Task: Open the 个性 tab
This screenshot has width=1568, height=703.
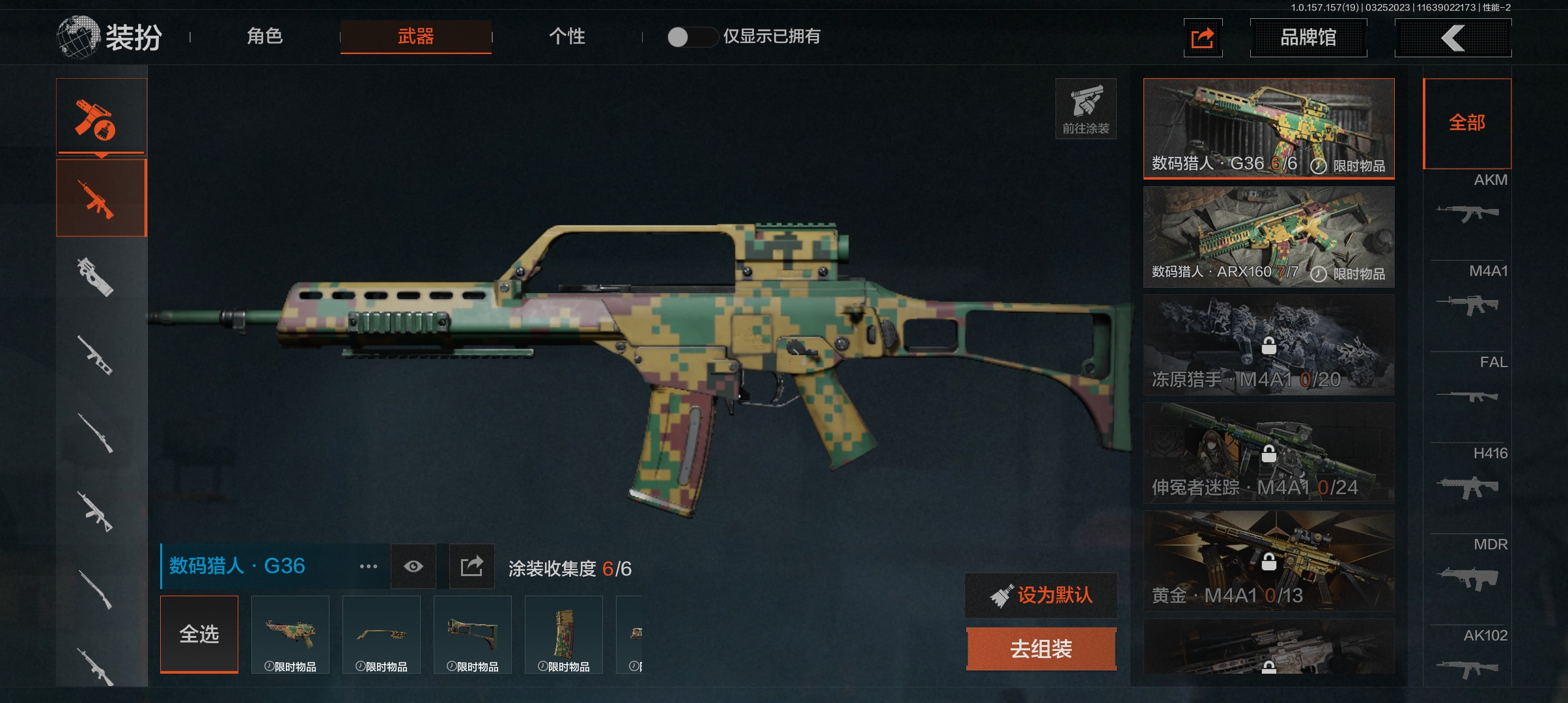Action: (x=567, y=36)
